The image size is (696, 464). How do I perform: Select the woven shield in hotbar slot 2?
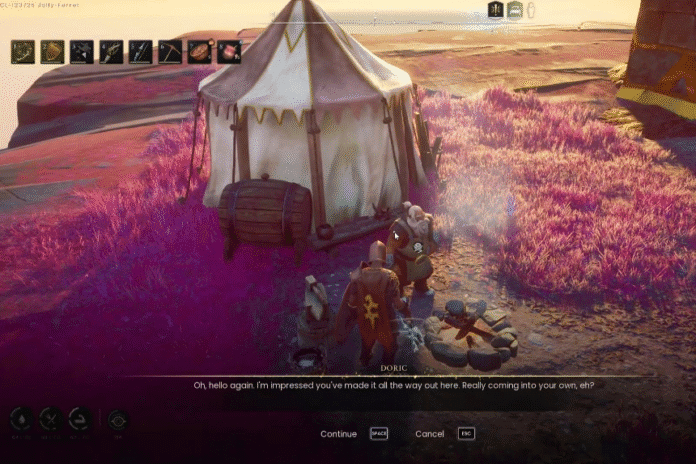coord(52,52)
